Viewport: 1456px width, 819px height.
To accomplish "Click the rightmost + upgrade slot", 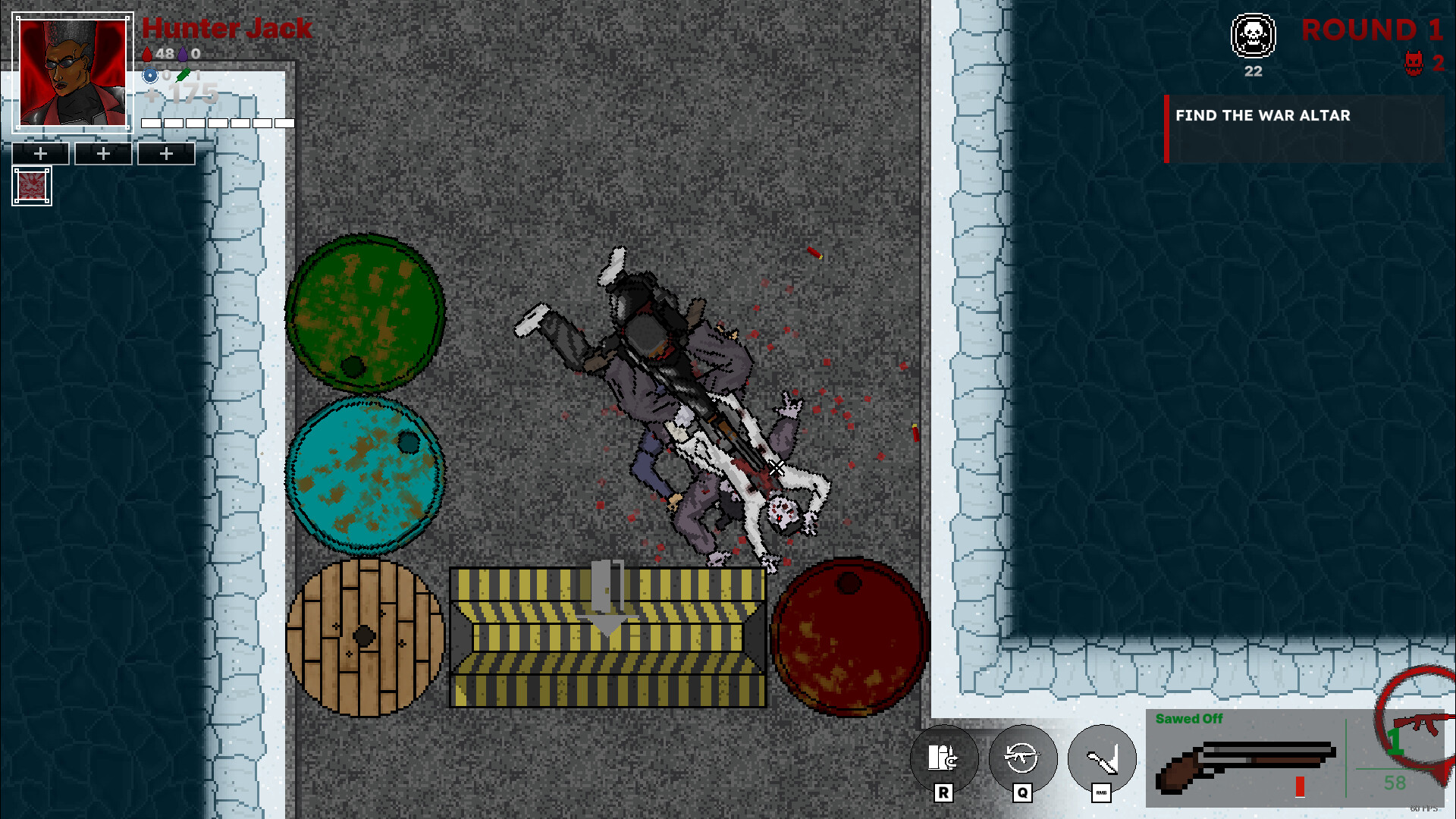I will 166,153.
